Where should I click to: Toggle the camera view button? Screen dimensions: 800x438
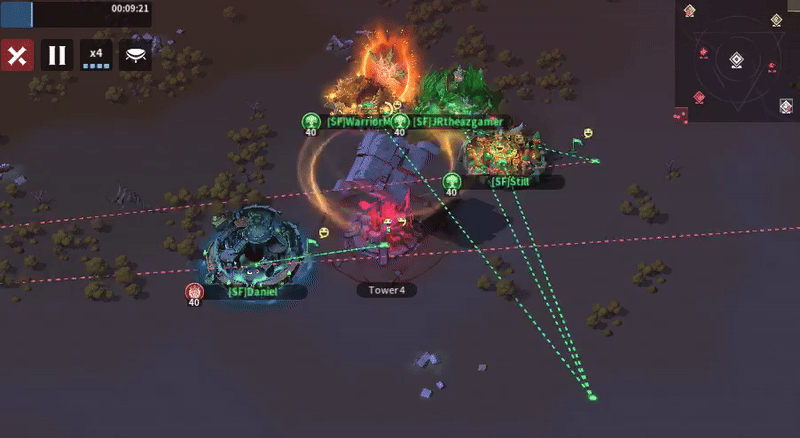pos(135,55)
